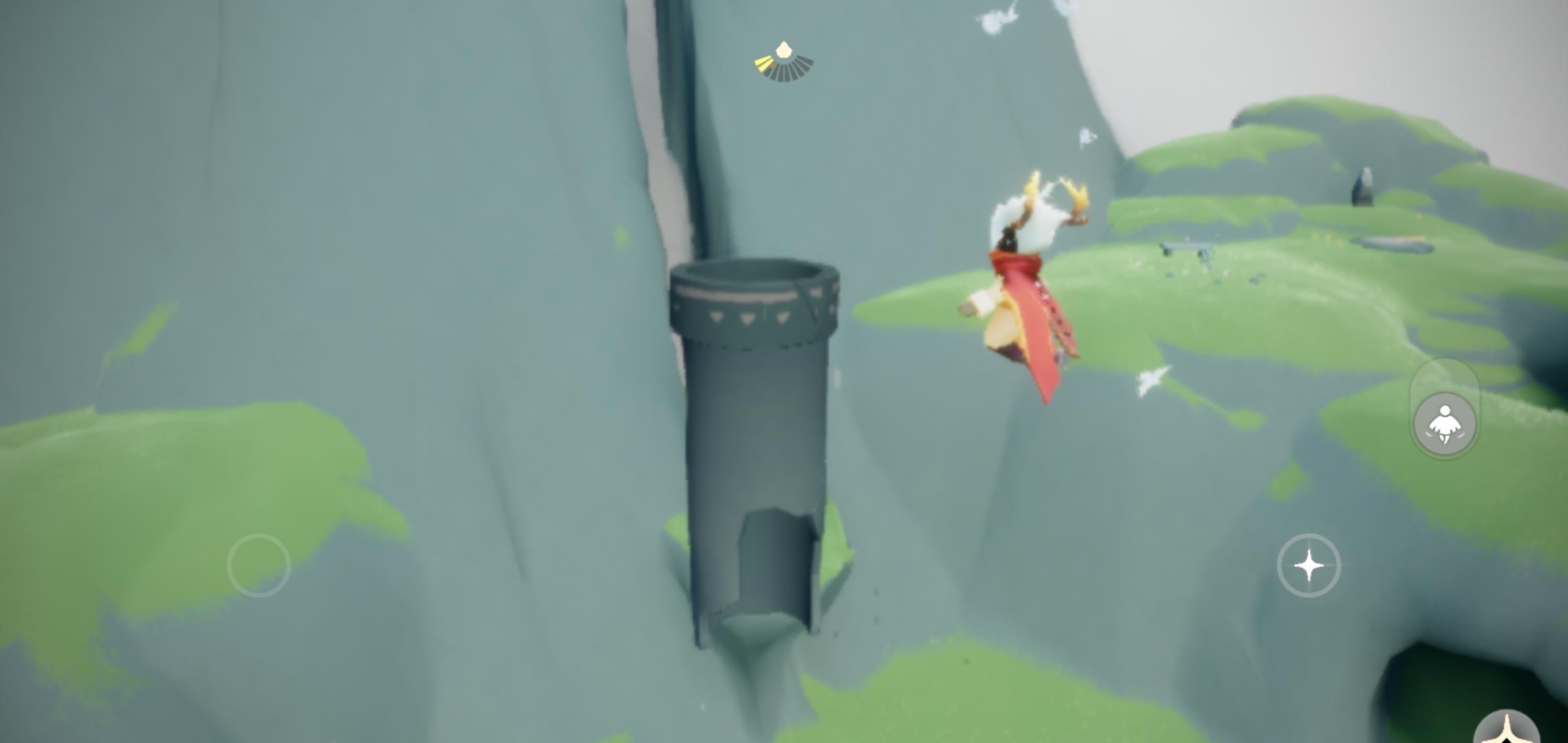Tap the teardrop flame above the energy fan
Screen dimensions: 1568x743
(x=784, y=49)
